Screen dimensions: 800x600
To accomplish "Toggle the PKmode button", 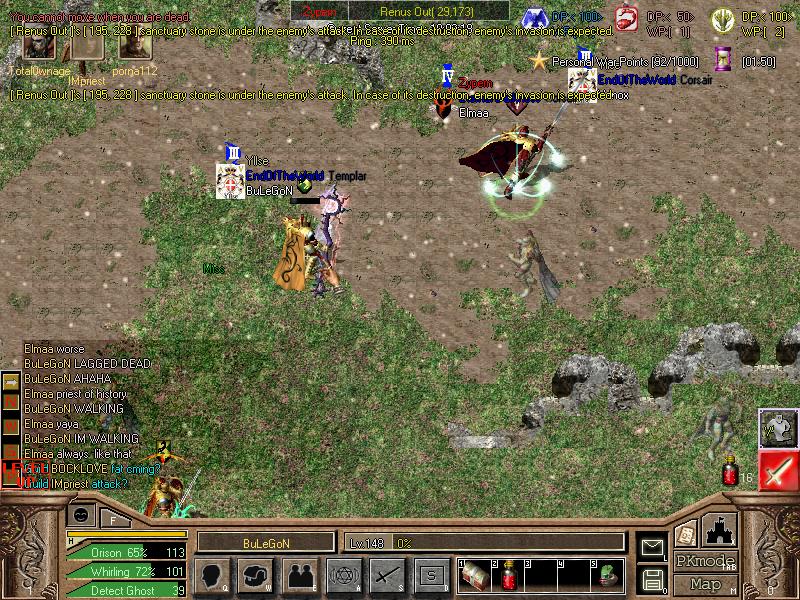I will tap(705, 561).
